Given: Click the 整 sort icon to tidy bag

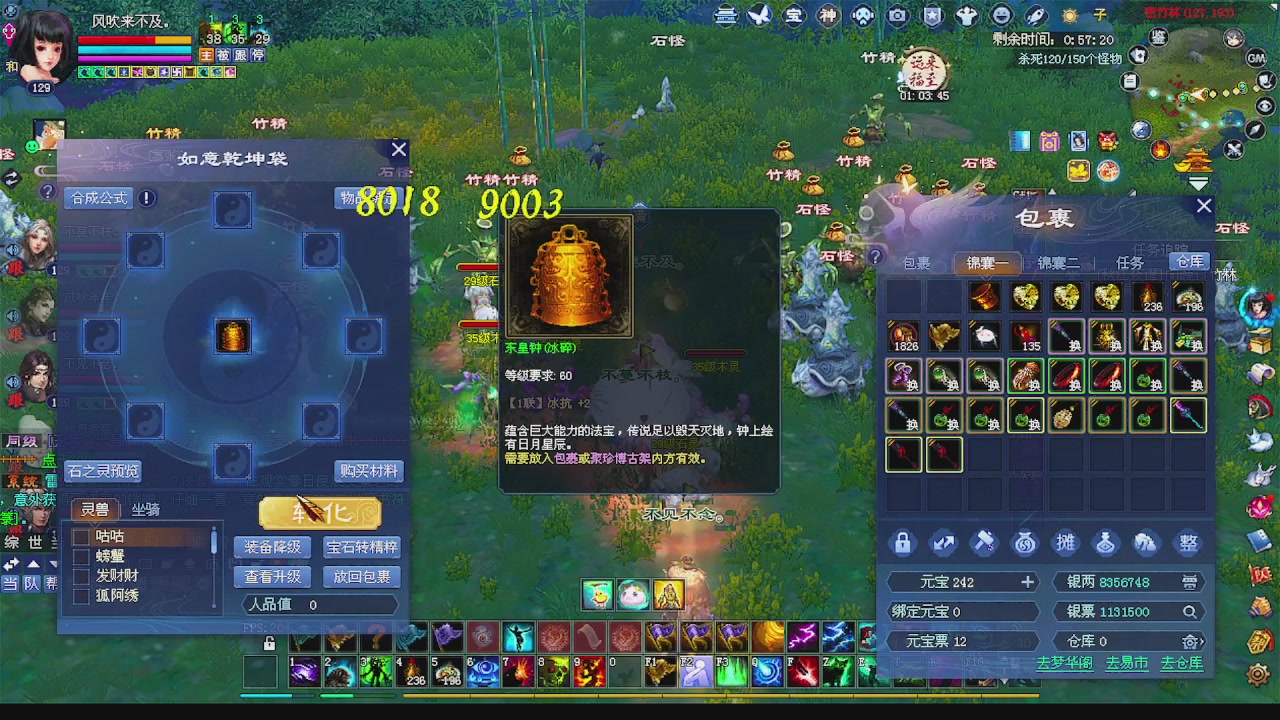Looking at the screenshot, I should click(x=1189, y=542).
